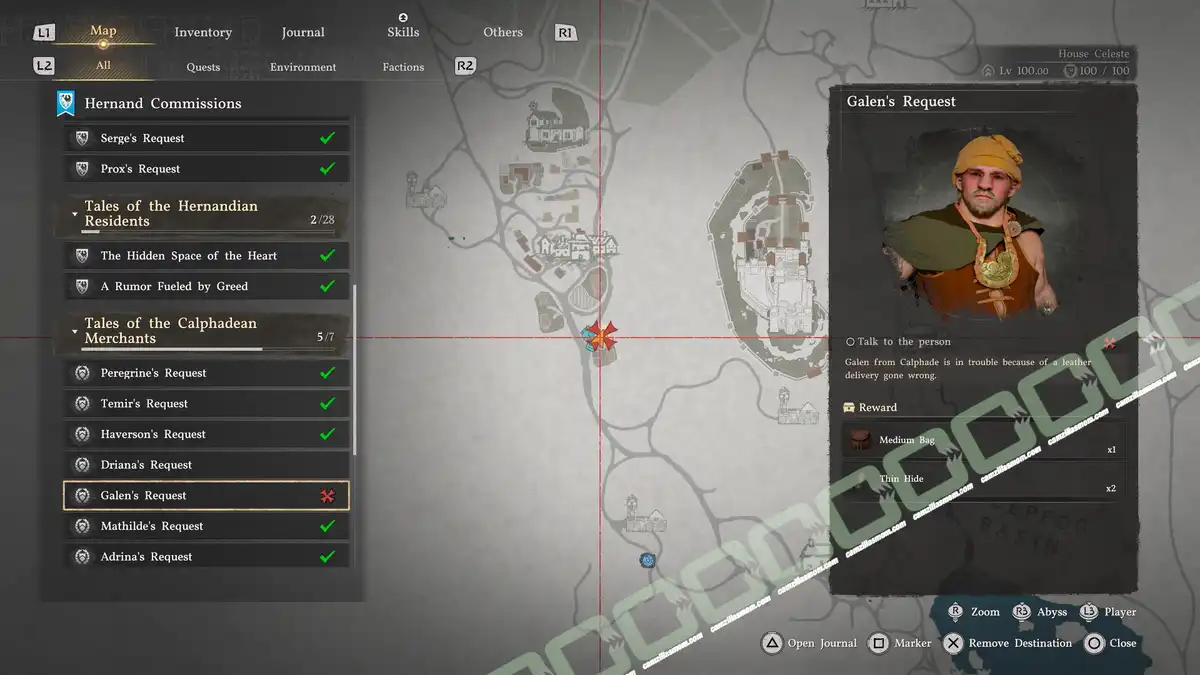Open Prox's Request in the list

point(207,169)
